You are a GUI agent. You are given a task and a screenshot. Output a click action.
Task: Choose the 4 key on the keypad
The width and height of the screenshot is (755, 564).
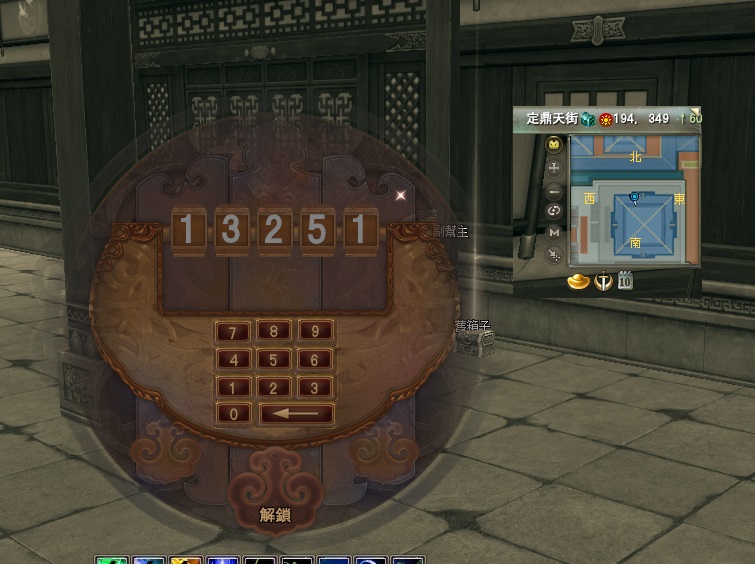tap(234, 360)
